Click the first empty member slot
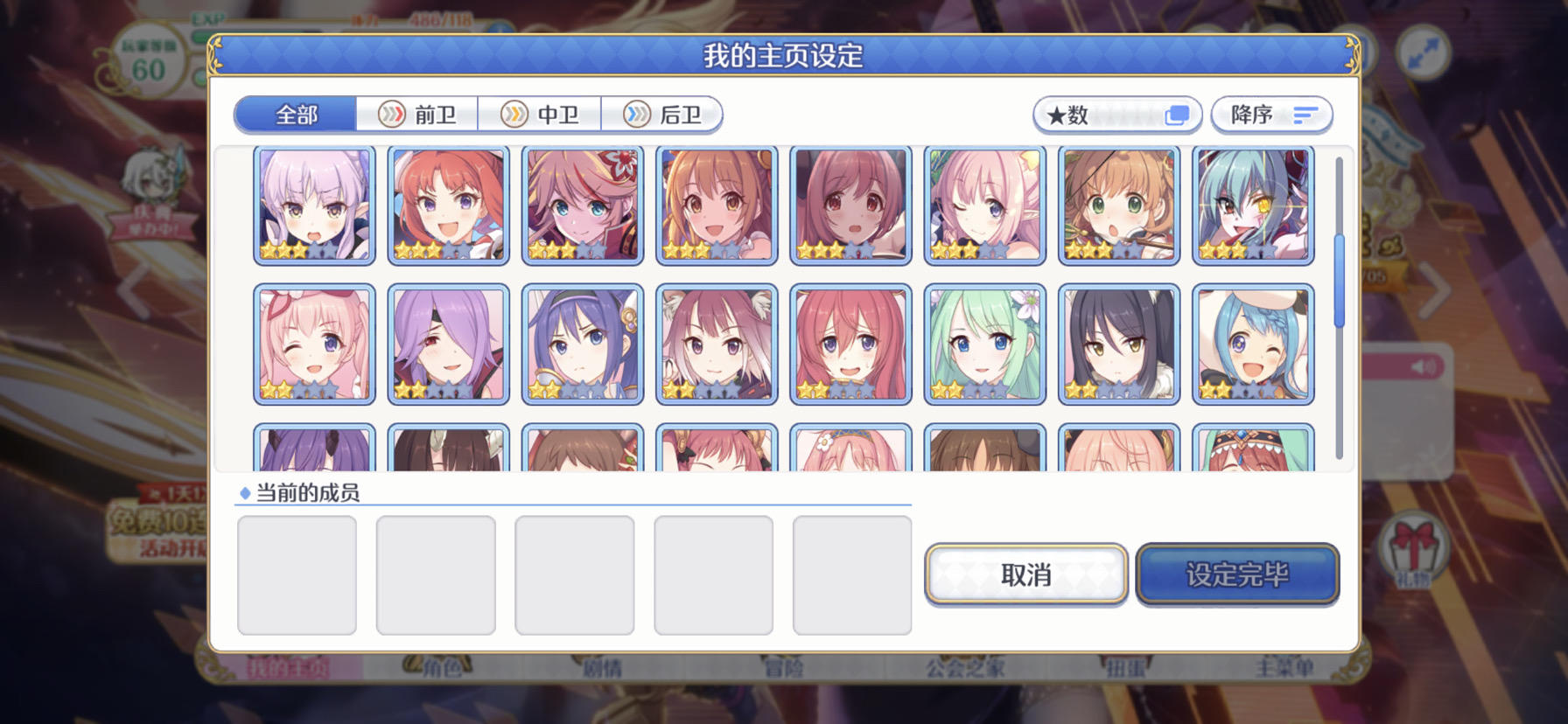1568x724 pixels. click(x=297, y=574)
